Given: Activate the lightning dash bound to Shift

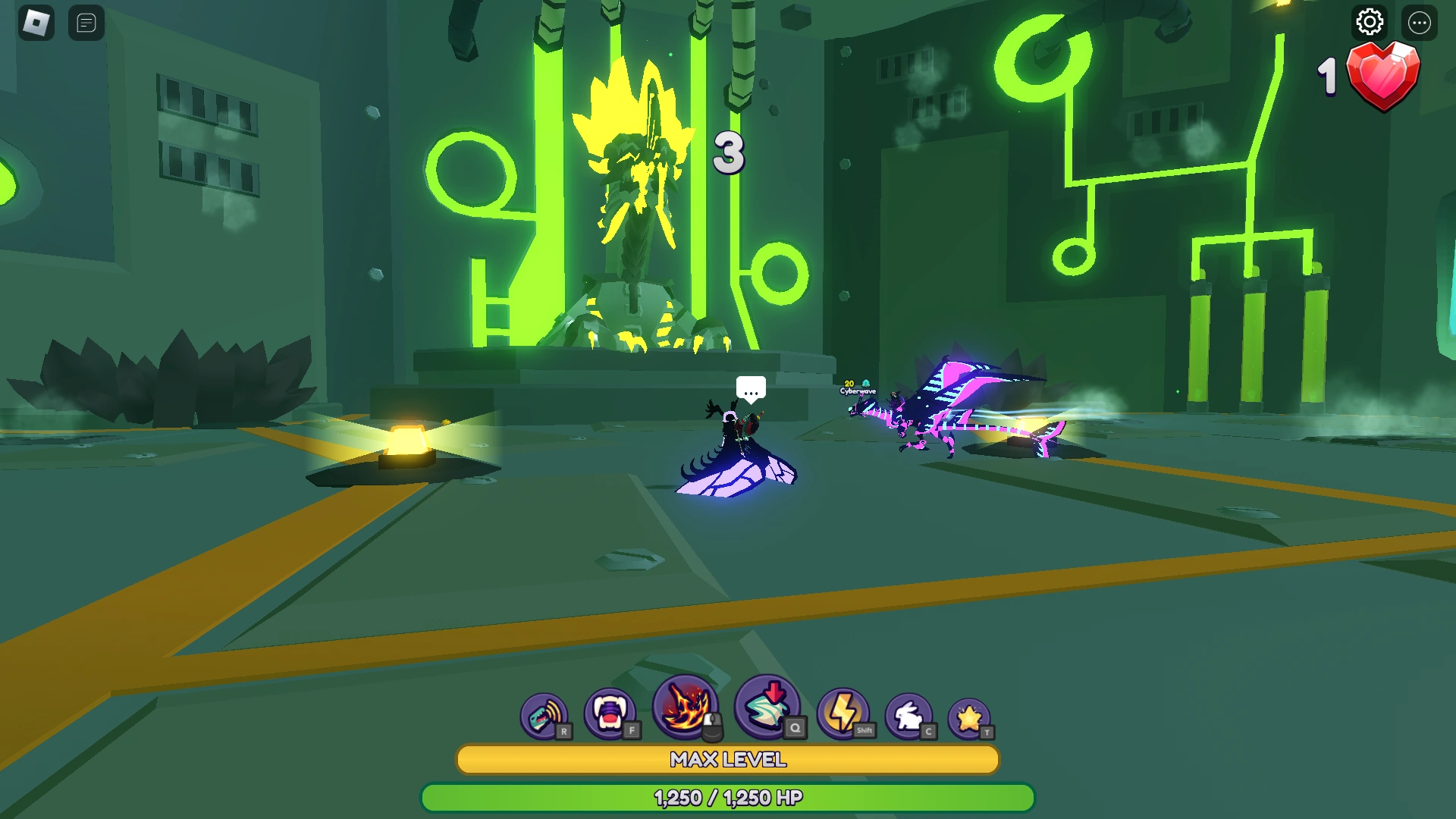Looking at the screenshot, I should 844,714.
